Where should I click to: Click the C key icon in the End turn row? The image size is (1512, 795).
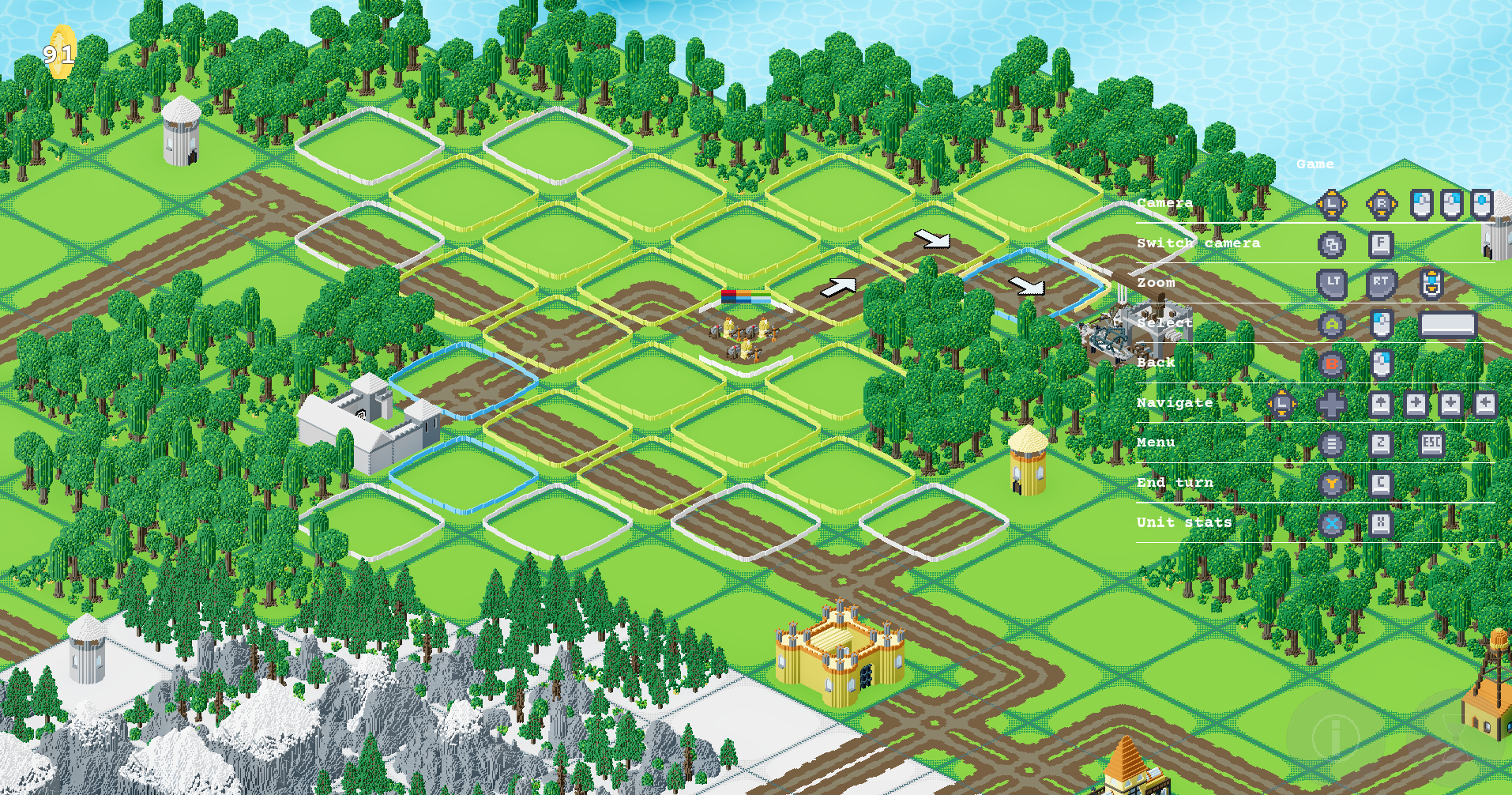click(x=1382, y=484)
